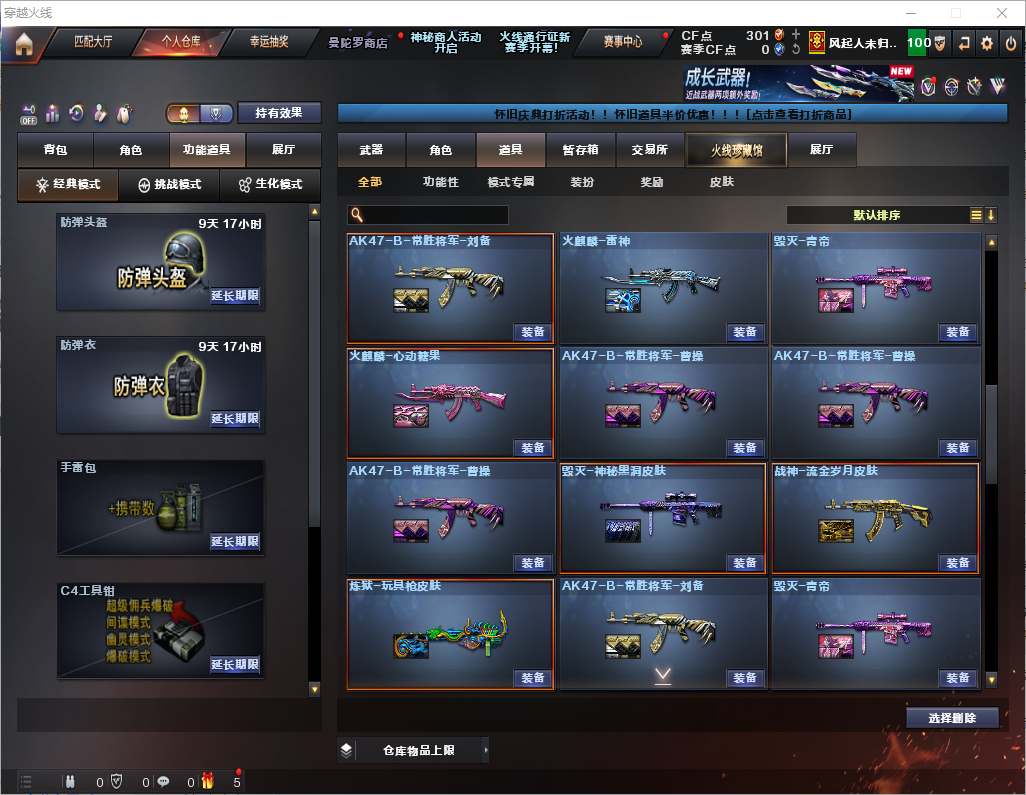Close the game with the power icon
The image size is (1026, 795).
click(x=1009, y=43)
